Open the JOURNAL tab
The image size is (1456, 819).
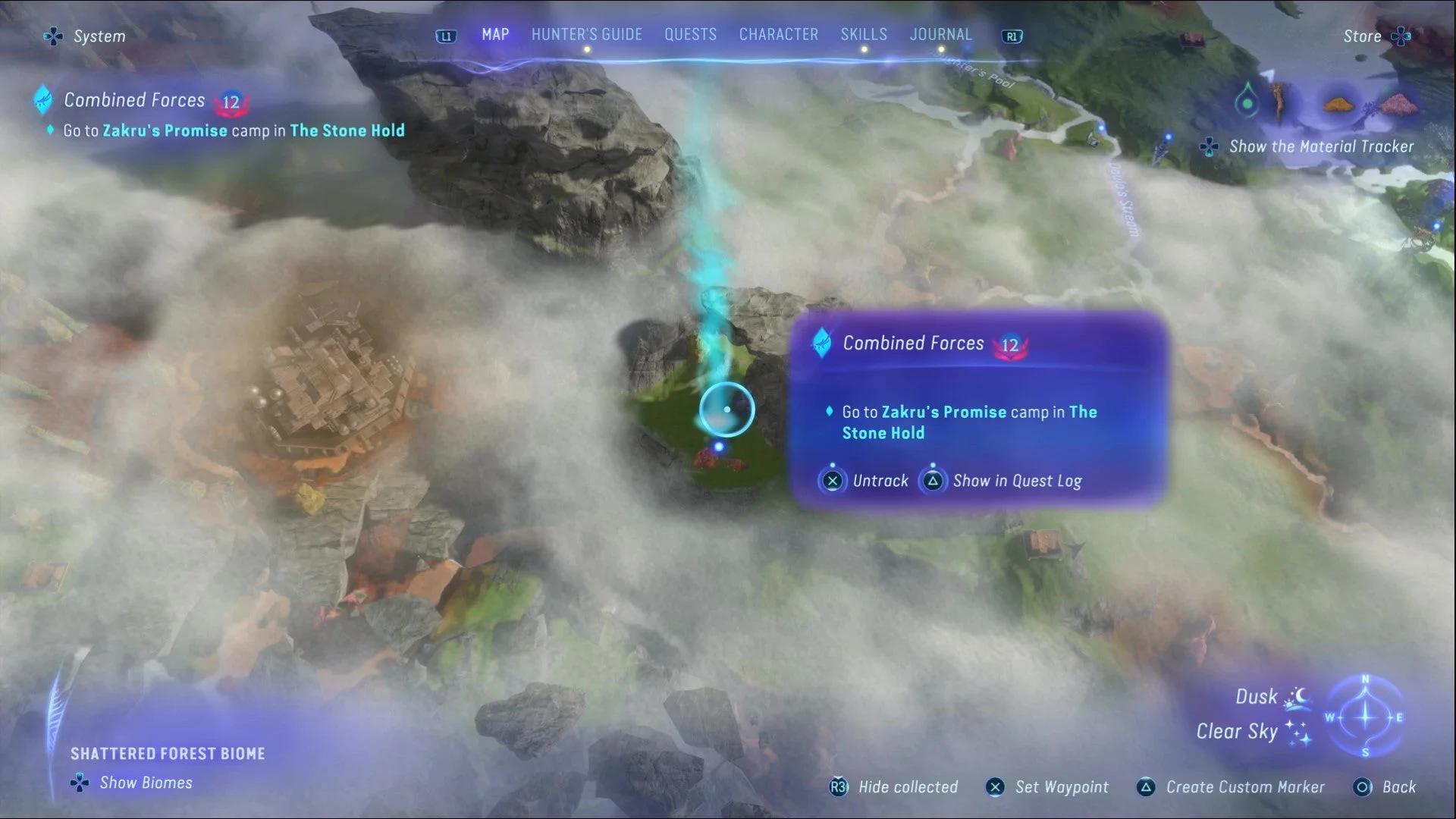(940, 34)
